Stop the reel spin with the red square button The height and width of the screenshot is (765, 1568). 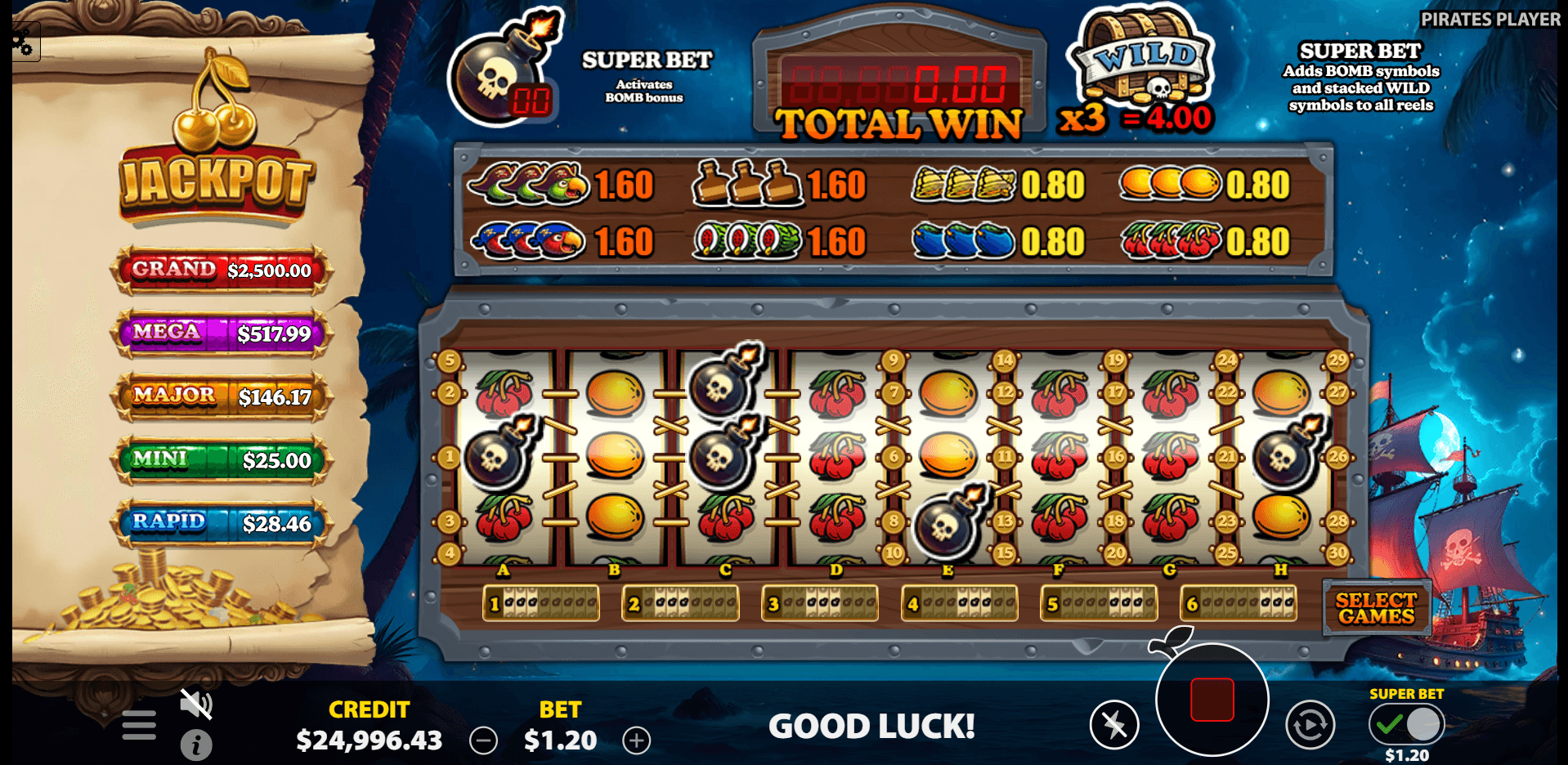click(x=1212, y=700)
